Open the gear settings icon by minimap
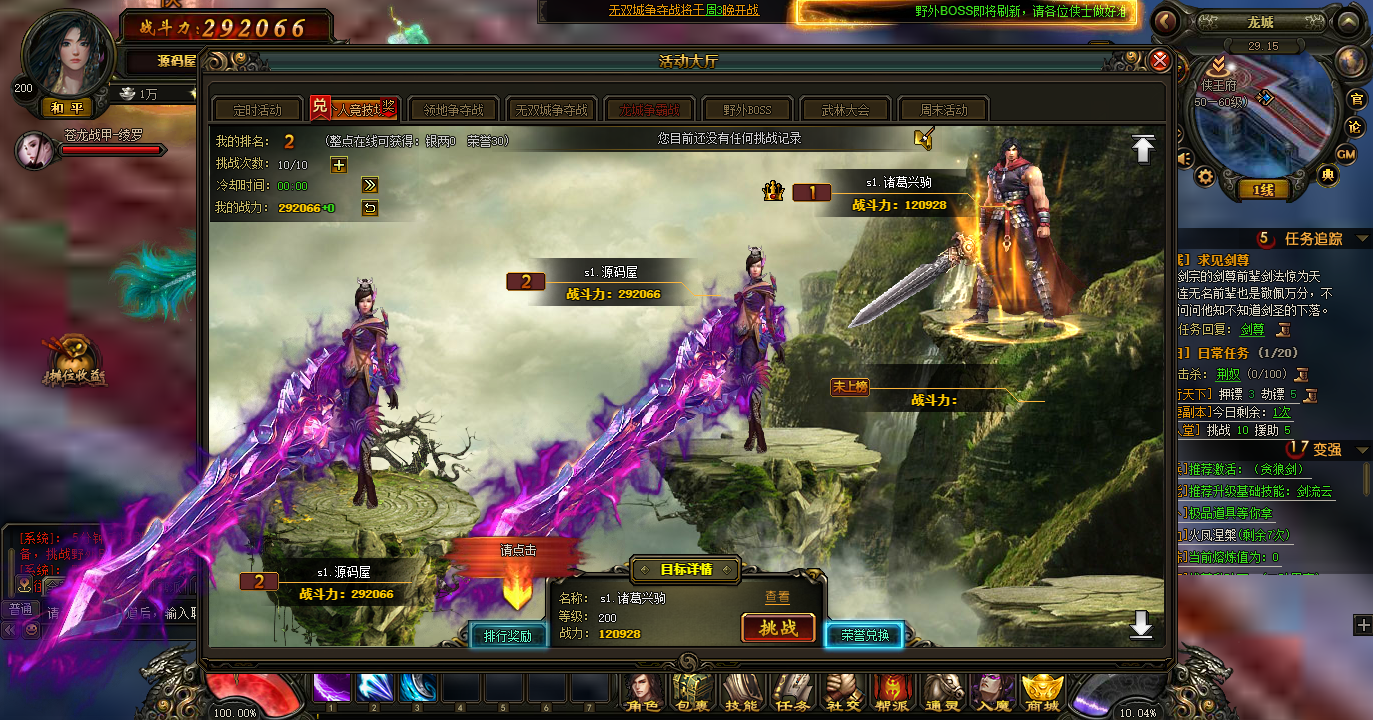The width and height of the screenshot is (1373, 720). tap(1206, 178)
